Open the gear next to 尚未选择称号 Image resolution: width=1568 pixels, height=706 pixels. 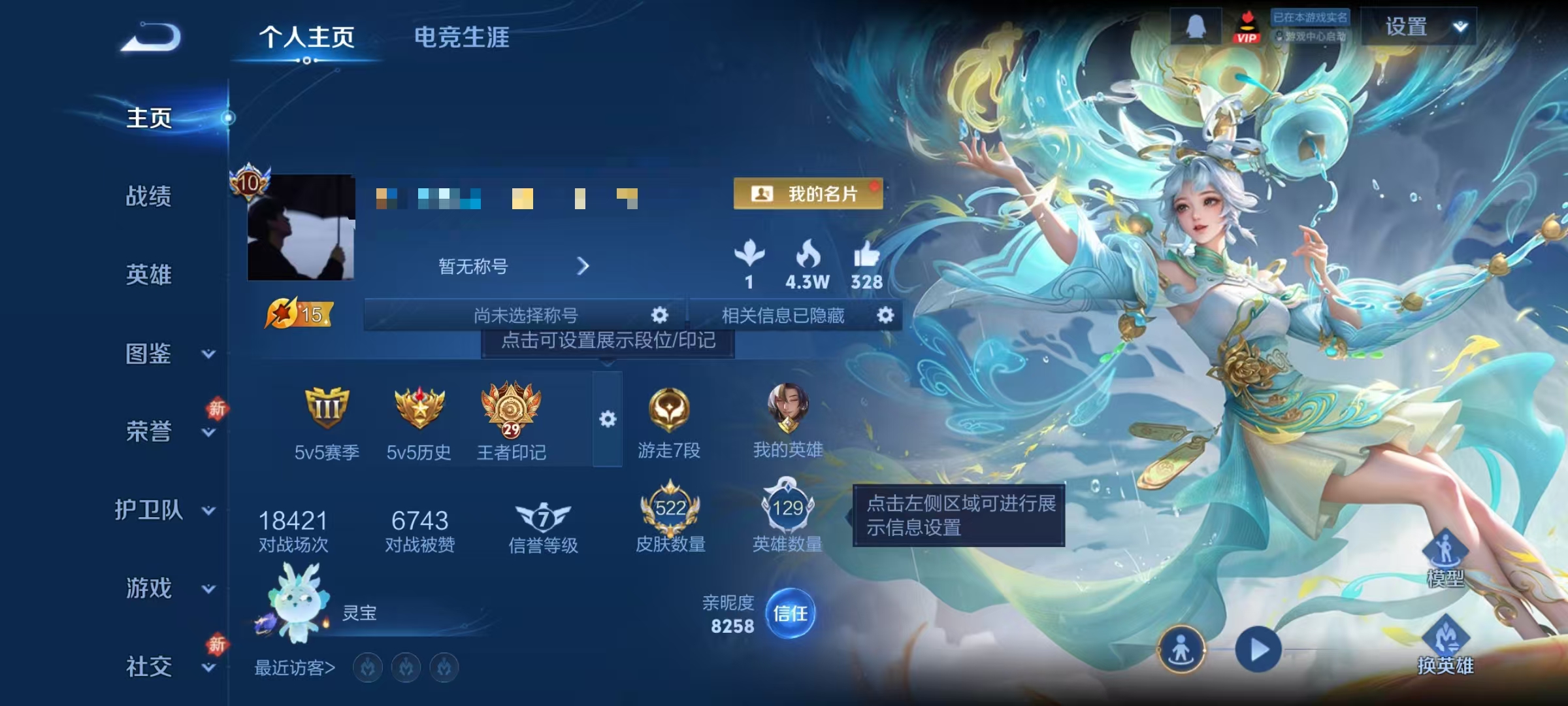tap(660, 315)
